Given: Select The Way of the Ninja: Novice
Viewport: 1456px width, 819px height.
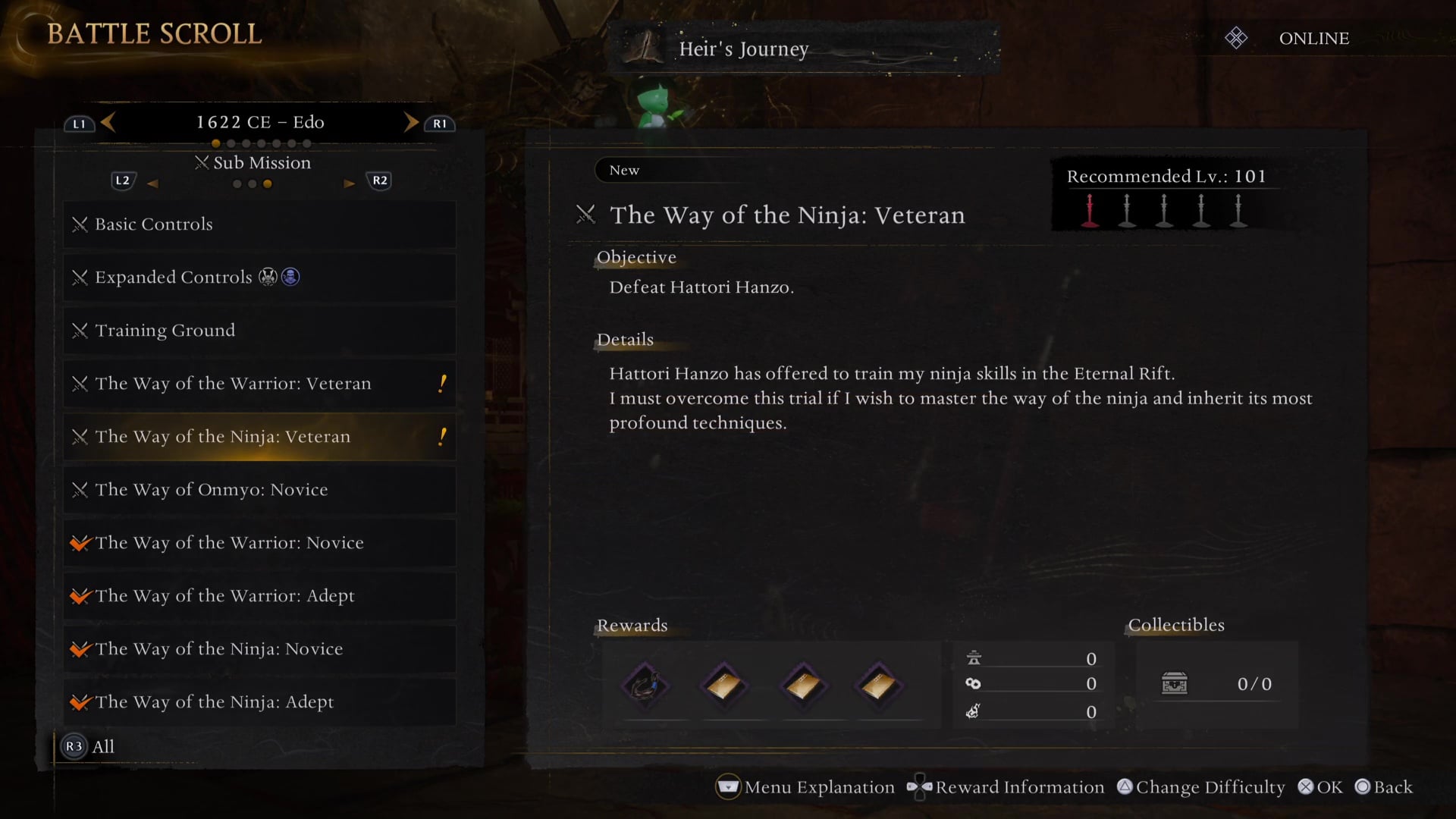Looking at the screenshot, I should tap(259, 649).
